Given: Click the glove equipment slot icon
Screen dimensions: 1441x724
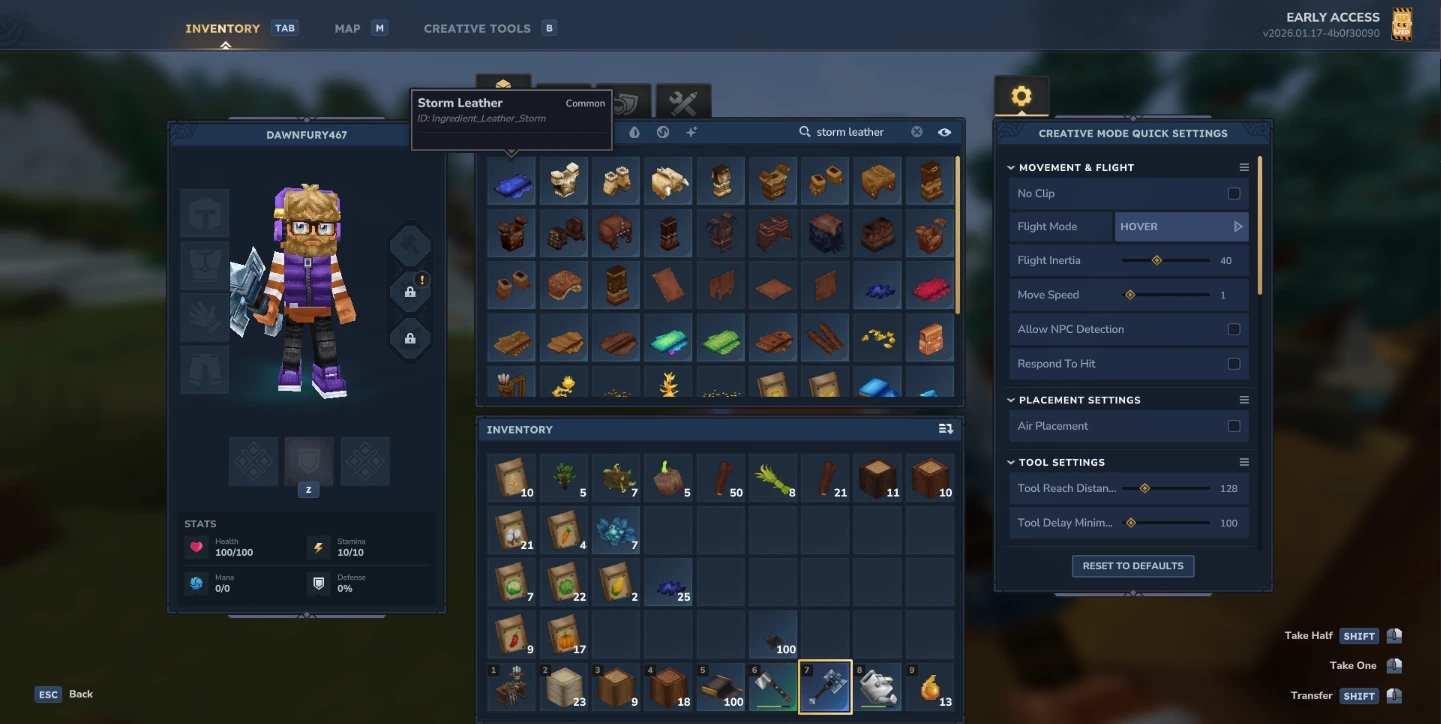Looking at the screenshot, I should tap(204, 317).
